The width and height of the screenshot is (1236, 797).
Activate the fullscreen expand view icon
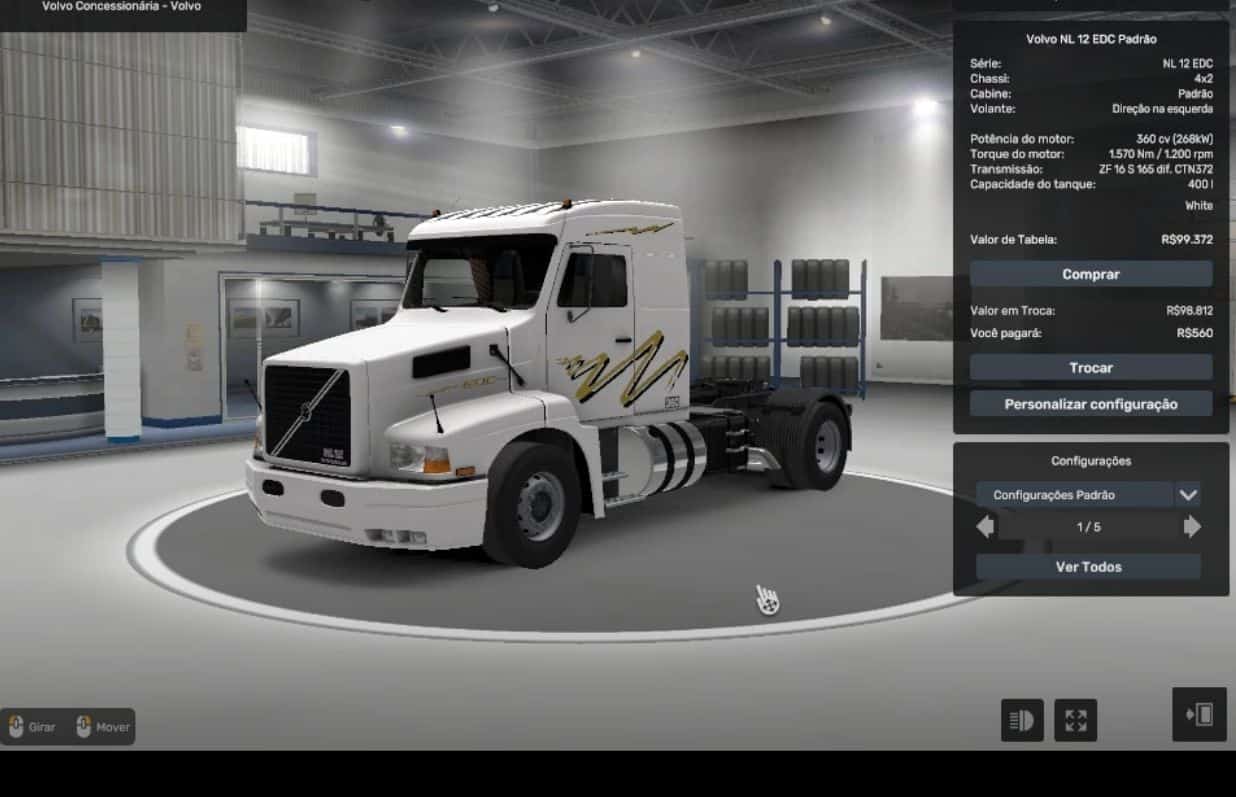(x=1075, y=720)
